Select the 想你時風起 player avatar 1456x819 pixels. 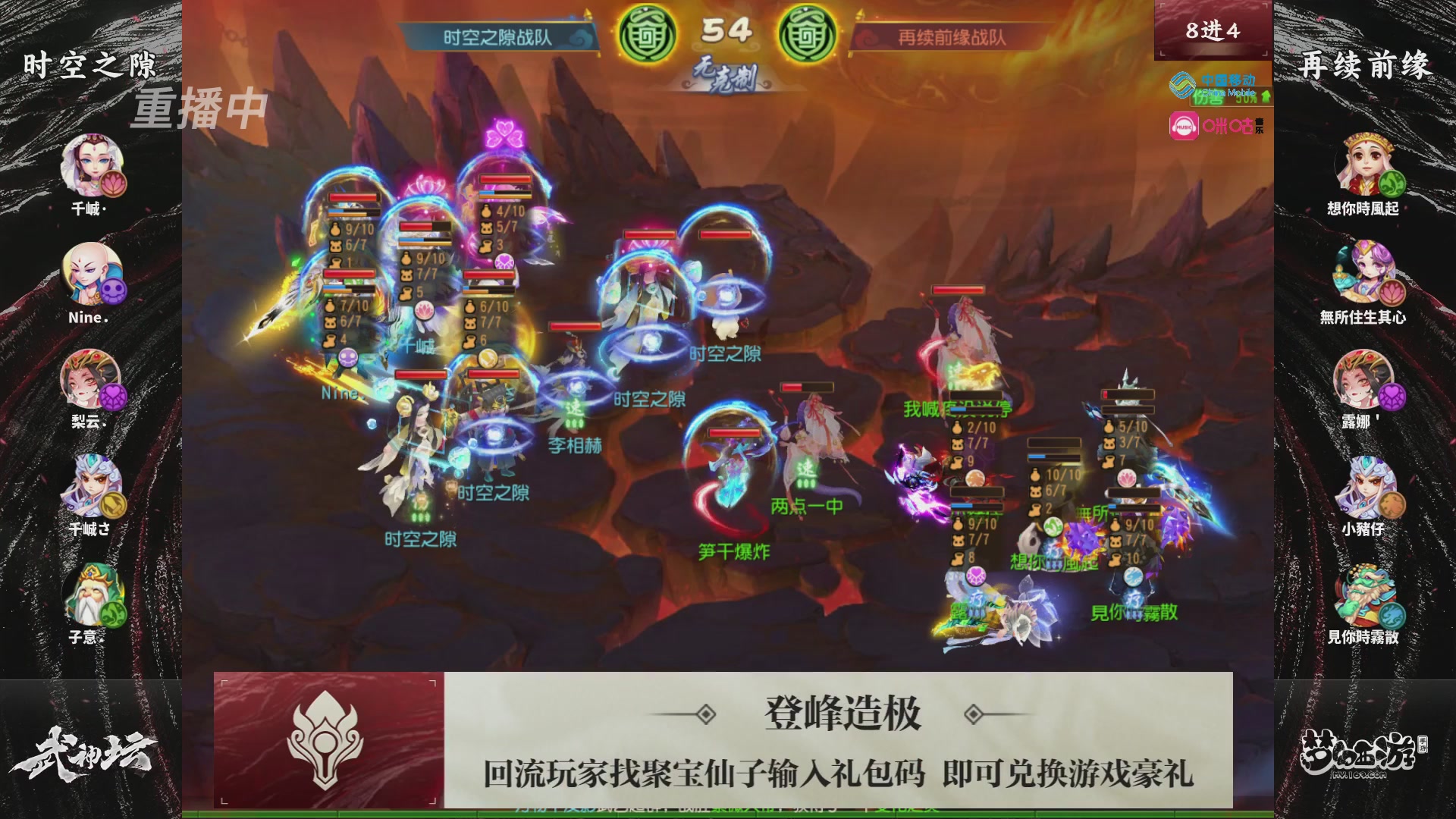[x=1367, y=163]
